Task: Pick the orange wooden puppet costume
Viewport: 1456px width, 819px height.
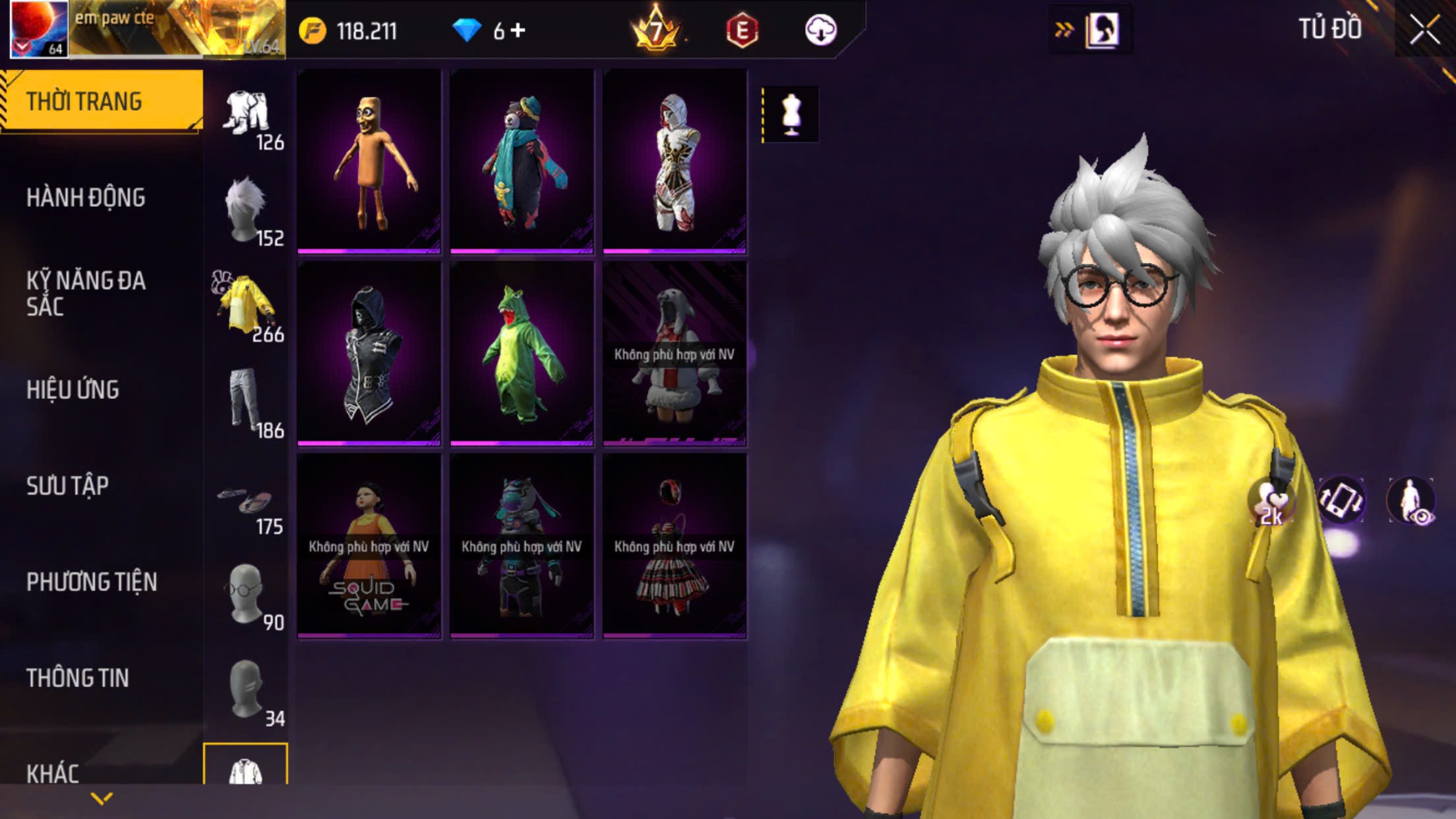Action: [x=369, y=162]
